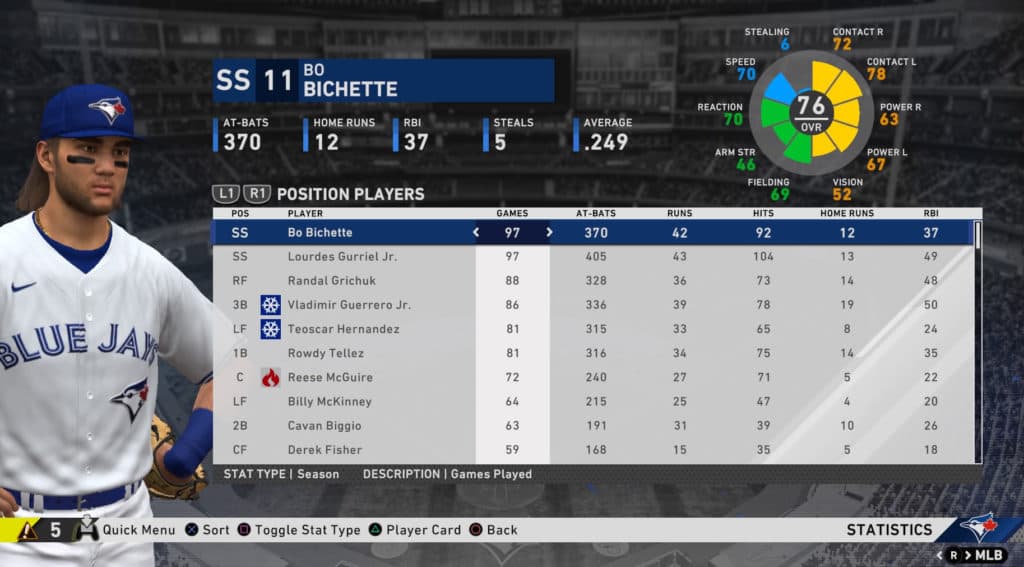The height and width of the screenshot is (567, 1024).
Task: Click the left arrow beside Games value
Action: pos(476,233)
